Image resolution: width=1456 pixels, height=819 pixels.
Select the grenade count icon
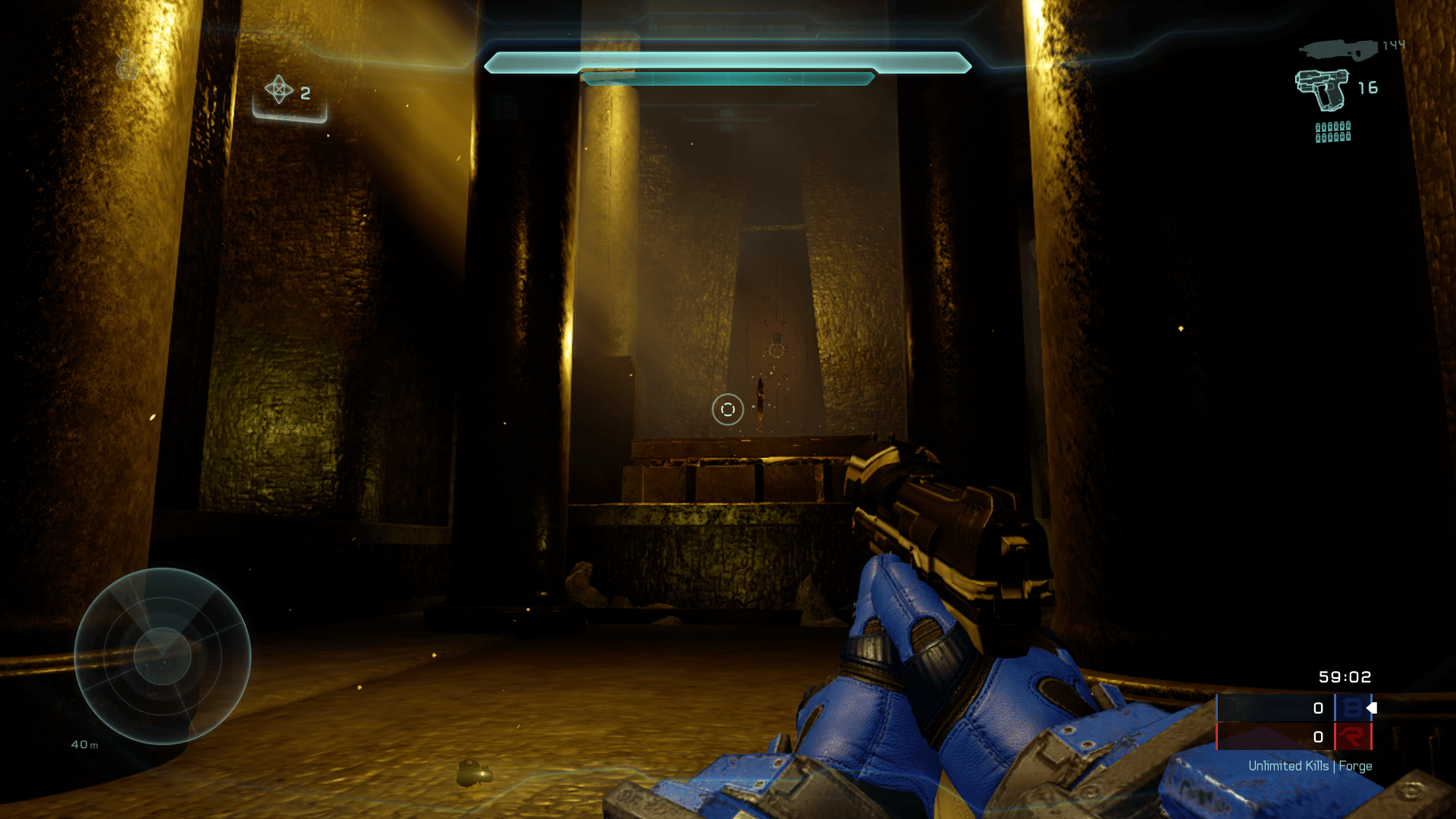pos(279,90)
